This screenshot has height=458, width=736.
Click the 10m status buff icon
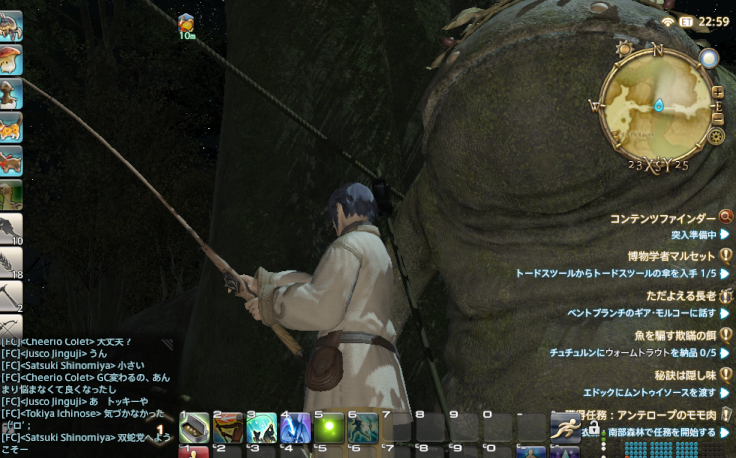coord(186,23)
